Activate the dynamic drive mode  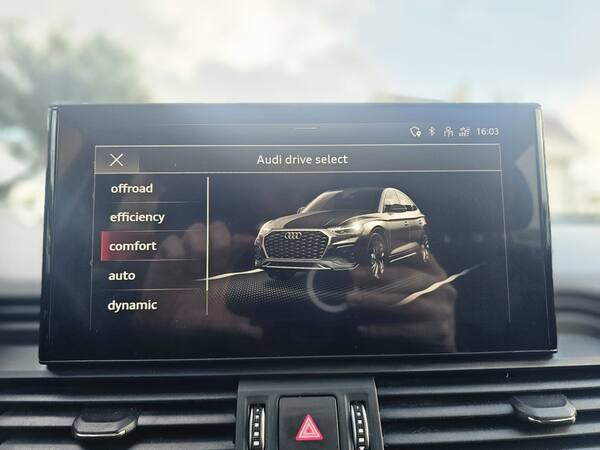tap(132, 305)
